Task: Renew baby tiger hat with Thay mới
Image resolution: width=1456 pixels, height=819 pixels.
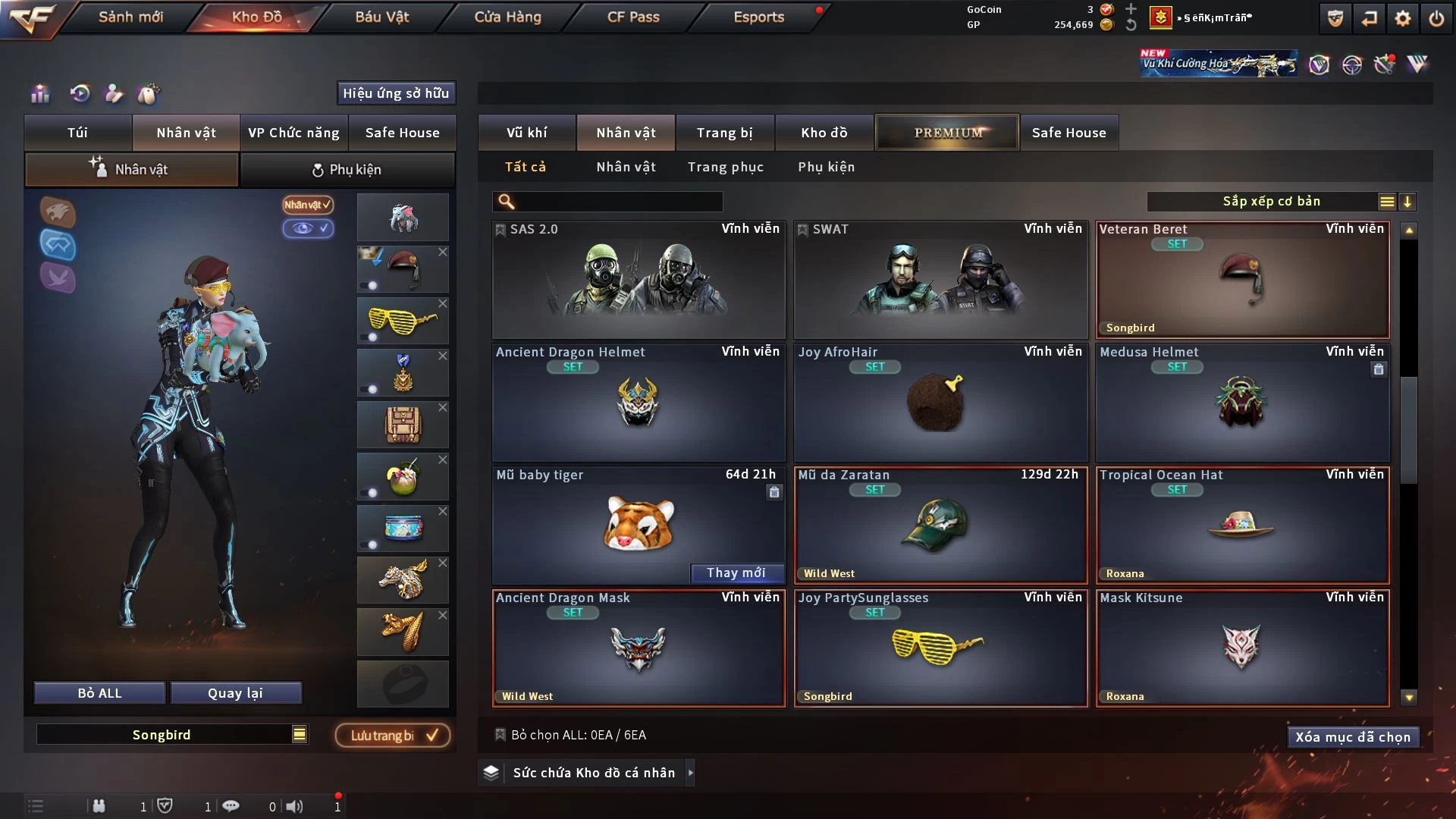Action: [736, 573]
